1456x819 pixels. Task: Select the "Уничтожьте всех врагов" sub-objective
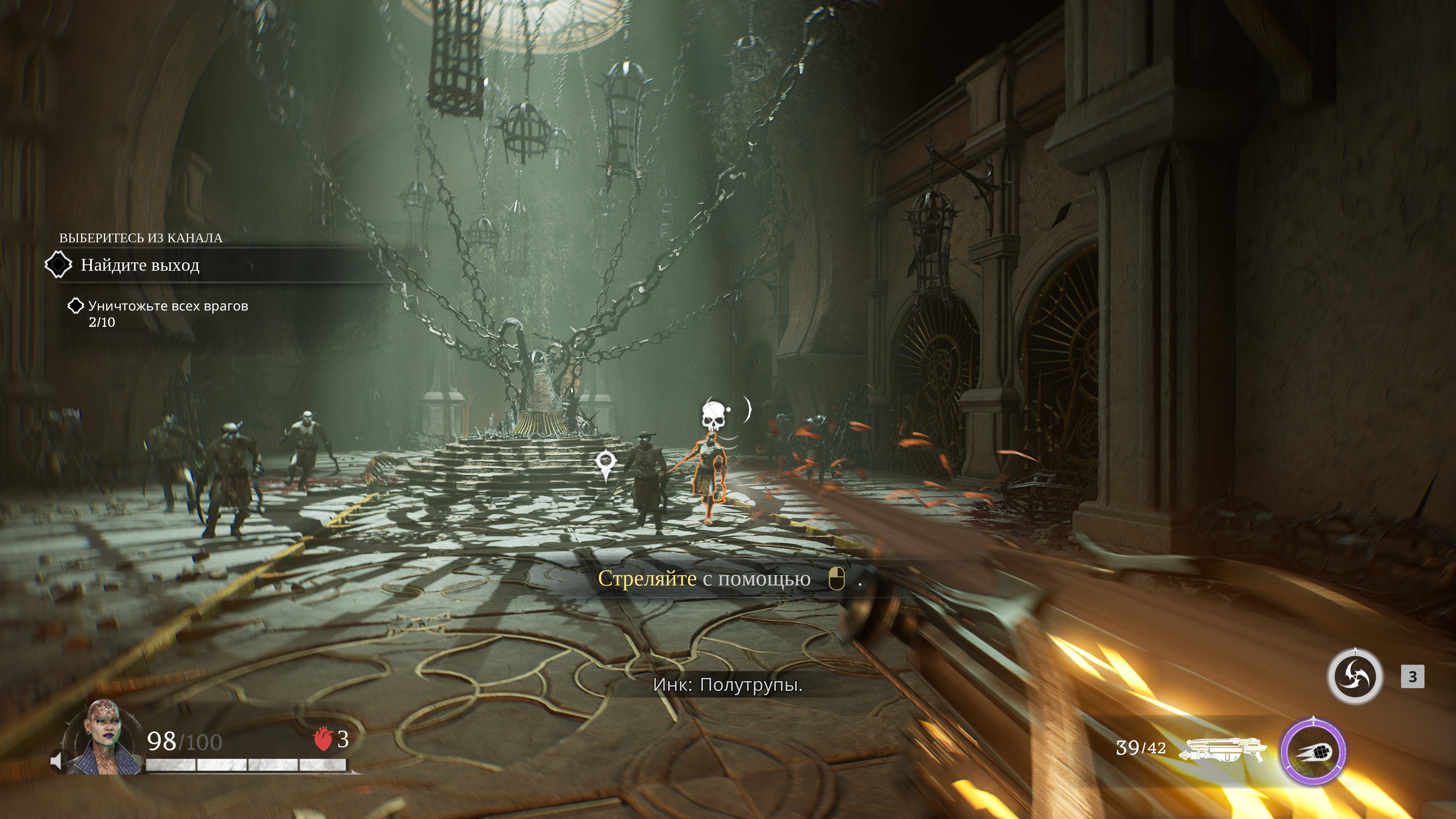click(x=168, y=306)
